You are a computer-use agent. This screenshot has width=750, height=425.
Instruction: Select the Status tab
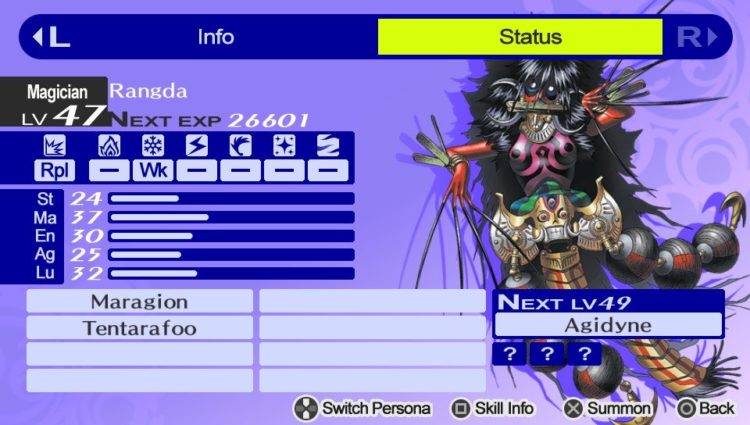click(x=520, y=38)
